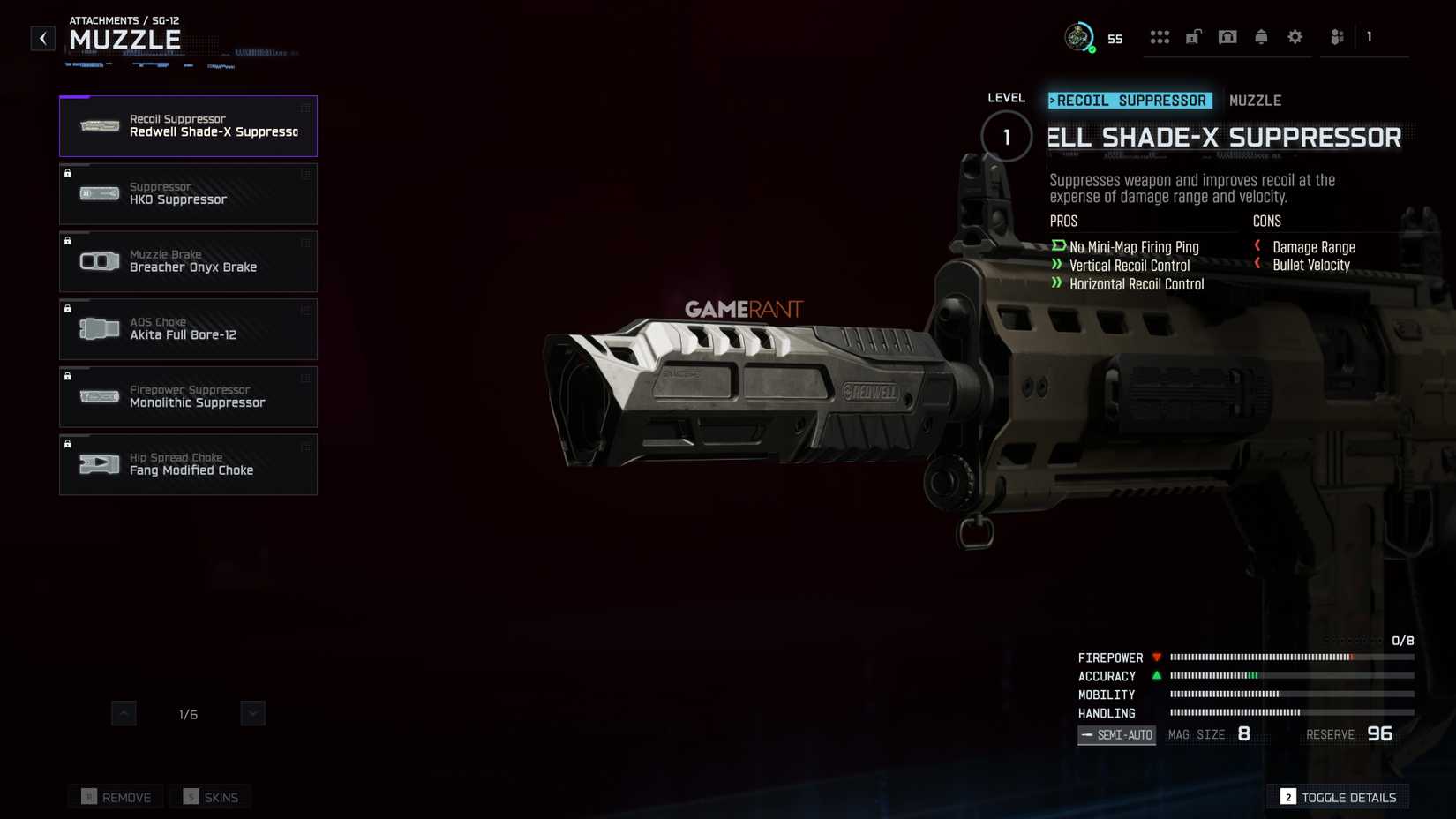Click the back arrow next to MUZZLE heading
This screenshot has width=1456, height=819.
(x=41, y=37)
